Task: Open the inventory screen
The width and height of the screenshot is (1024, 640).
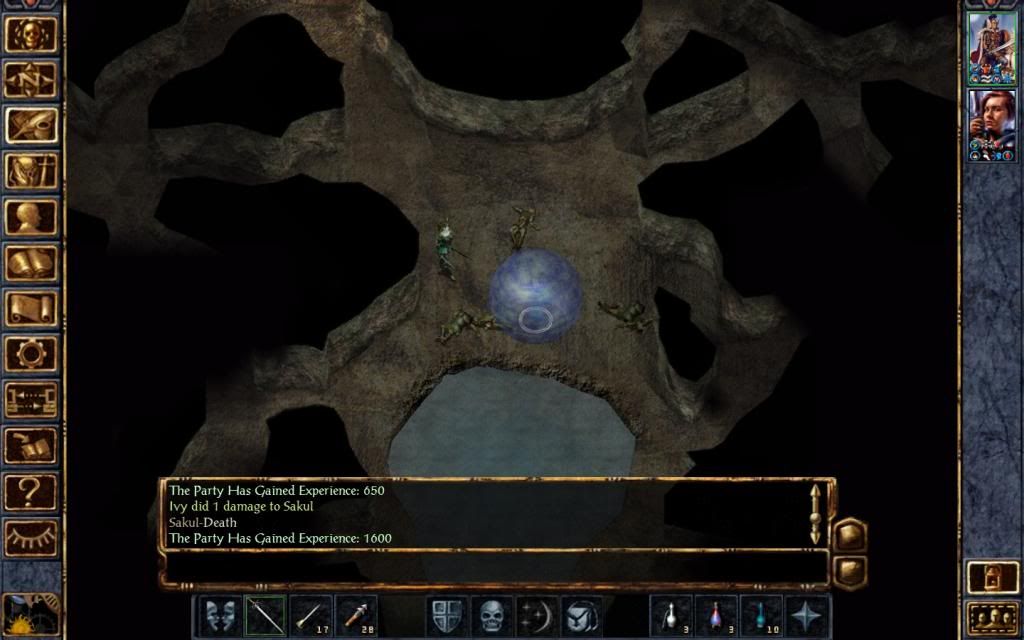Action: (30, 170)
